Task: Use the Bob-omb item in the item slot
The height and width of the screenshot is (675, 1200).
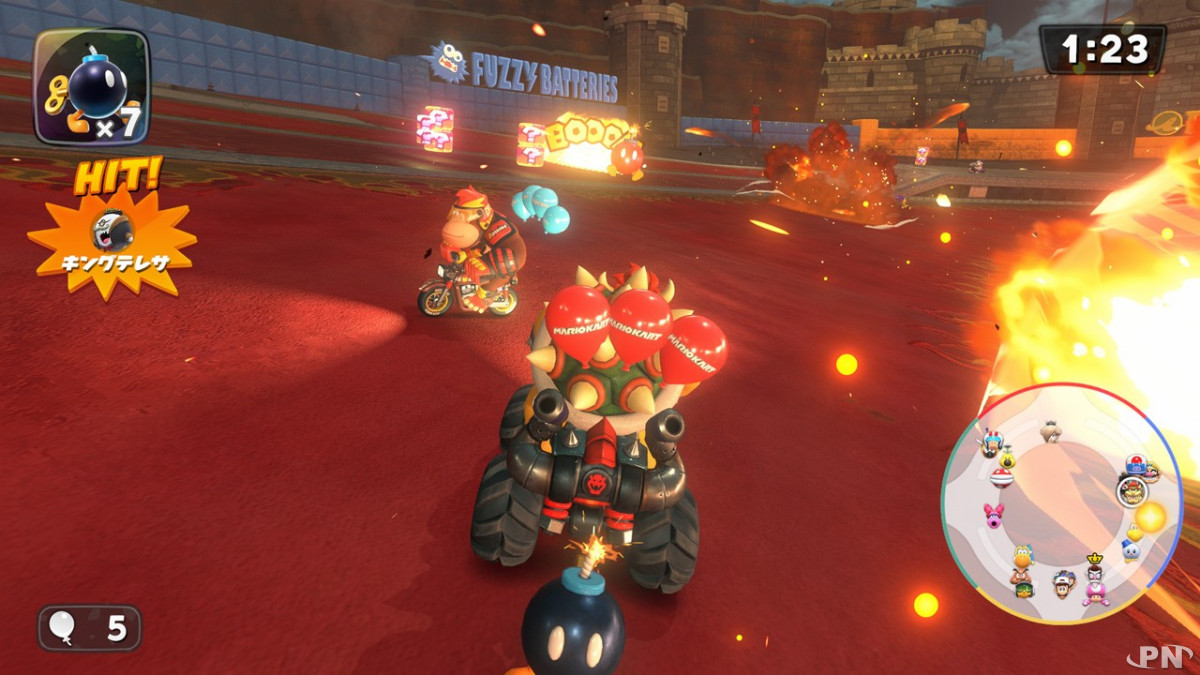Action: [x=92, y=87]
